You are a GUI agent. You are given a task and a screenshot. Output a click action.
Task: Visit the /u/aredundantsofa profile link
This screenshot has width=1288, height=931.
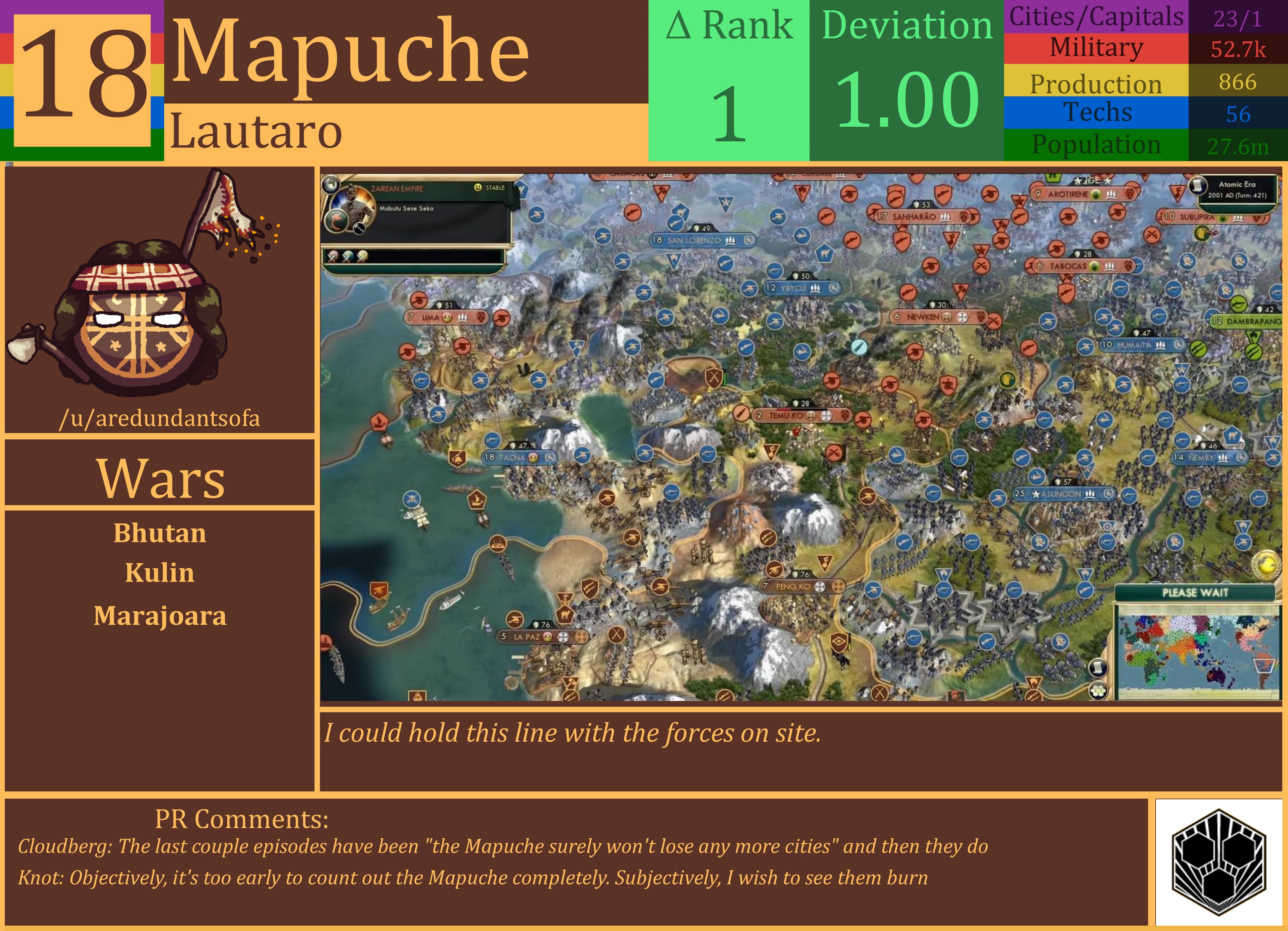click(161, 419)
